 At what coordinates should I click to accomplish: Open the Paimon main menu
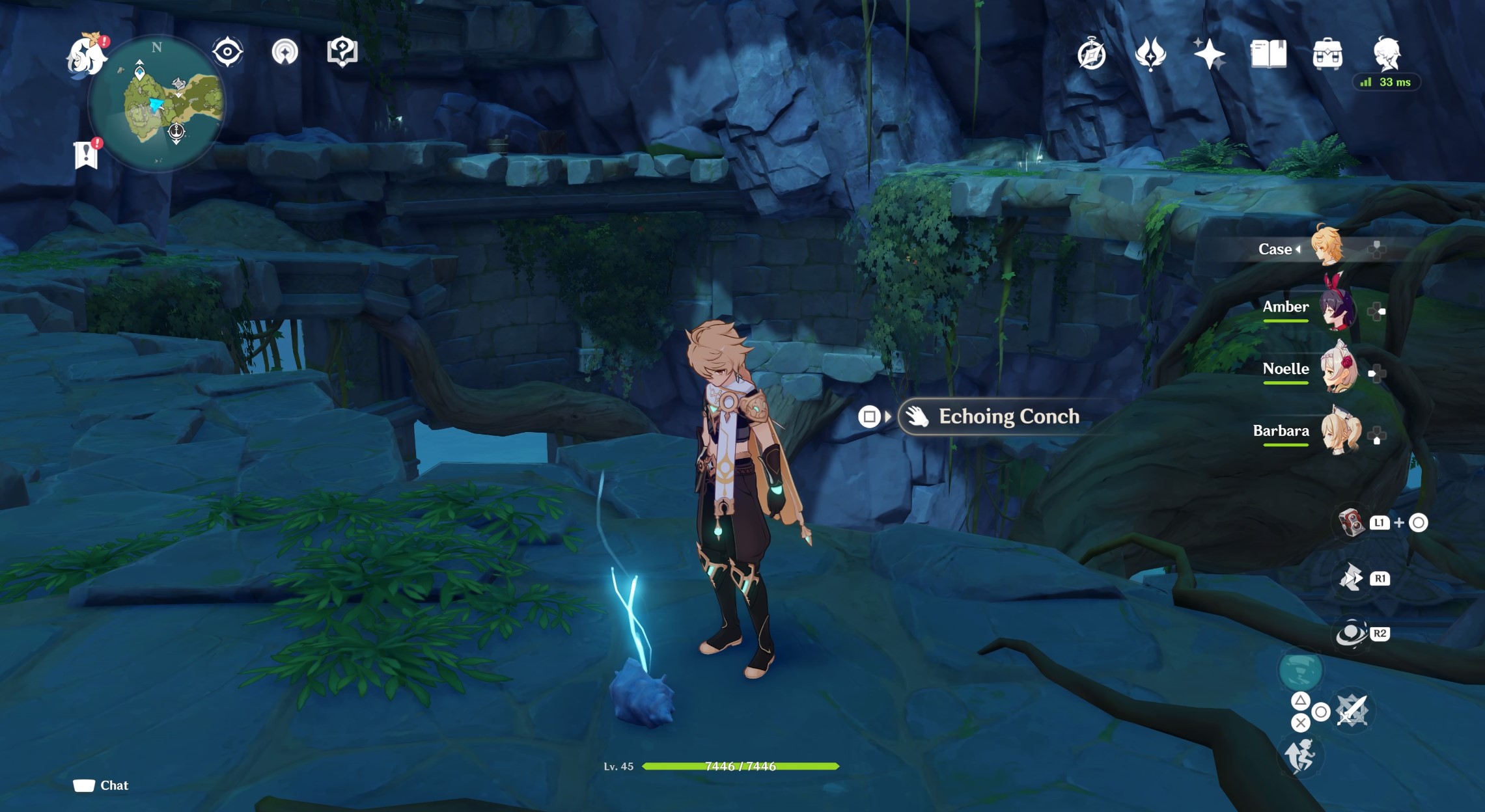point(88,55)
